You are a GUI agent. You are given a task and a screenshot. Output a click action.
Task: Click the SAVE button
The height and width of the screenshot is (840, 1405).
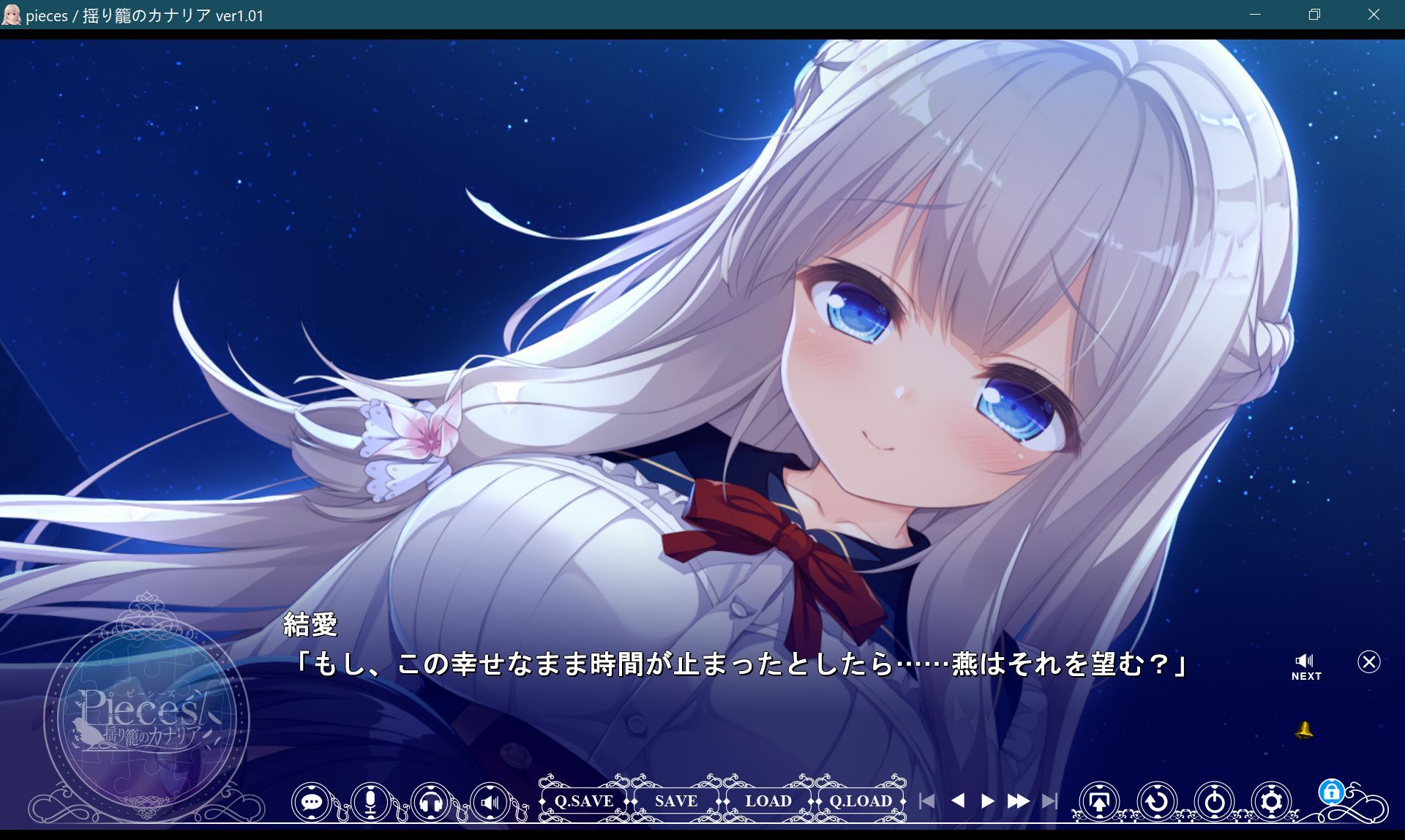click(x=675, y=800)
